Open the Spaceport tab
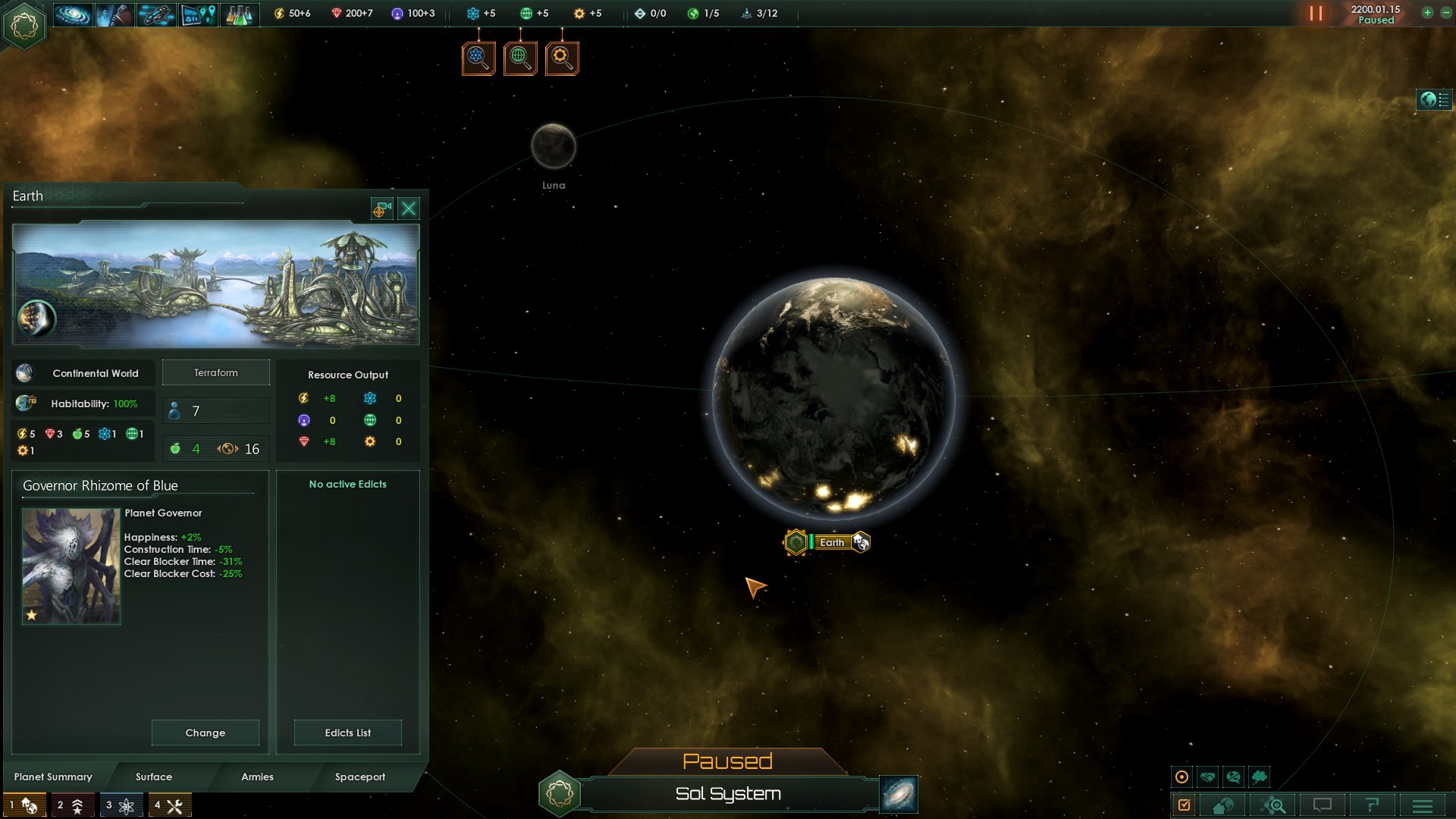Viewport: 1456px width, 819px height. 360,777
